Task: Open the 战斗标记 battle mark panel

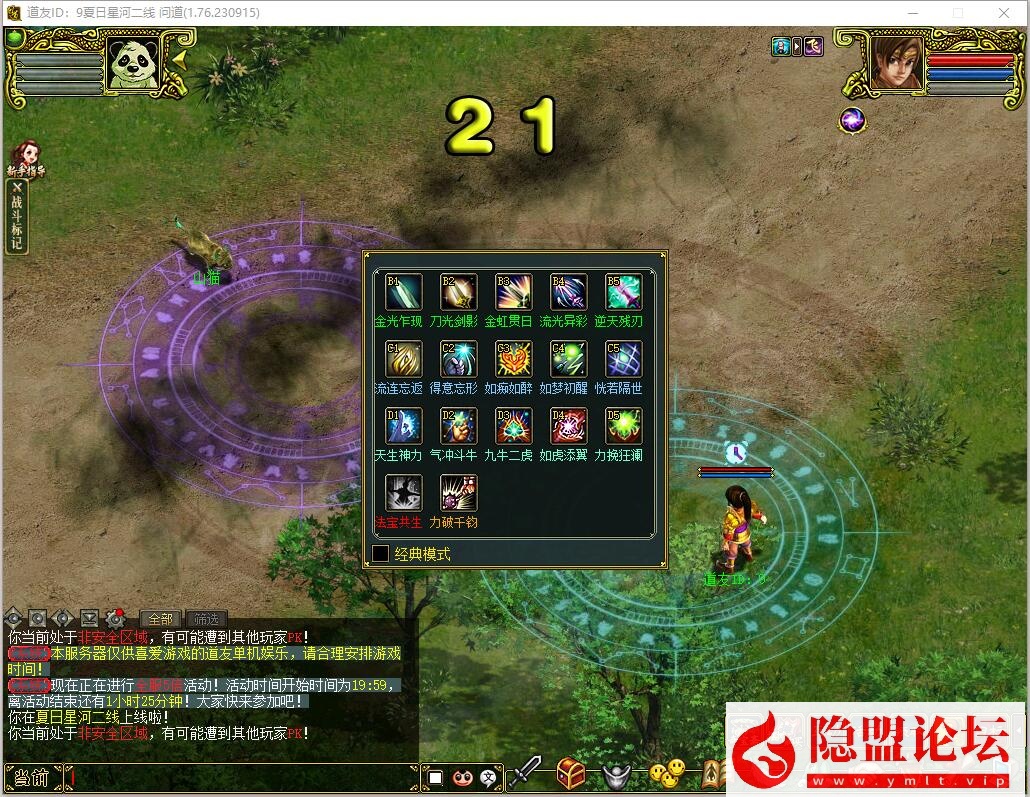Action: [x=16, y=217]
